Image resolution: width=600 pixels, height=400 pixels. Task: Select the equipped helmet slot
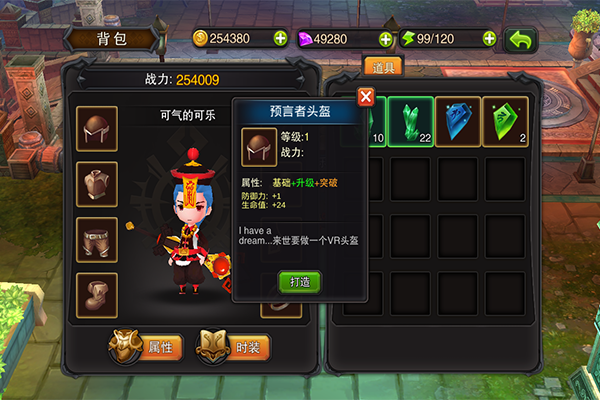point(97,128)
